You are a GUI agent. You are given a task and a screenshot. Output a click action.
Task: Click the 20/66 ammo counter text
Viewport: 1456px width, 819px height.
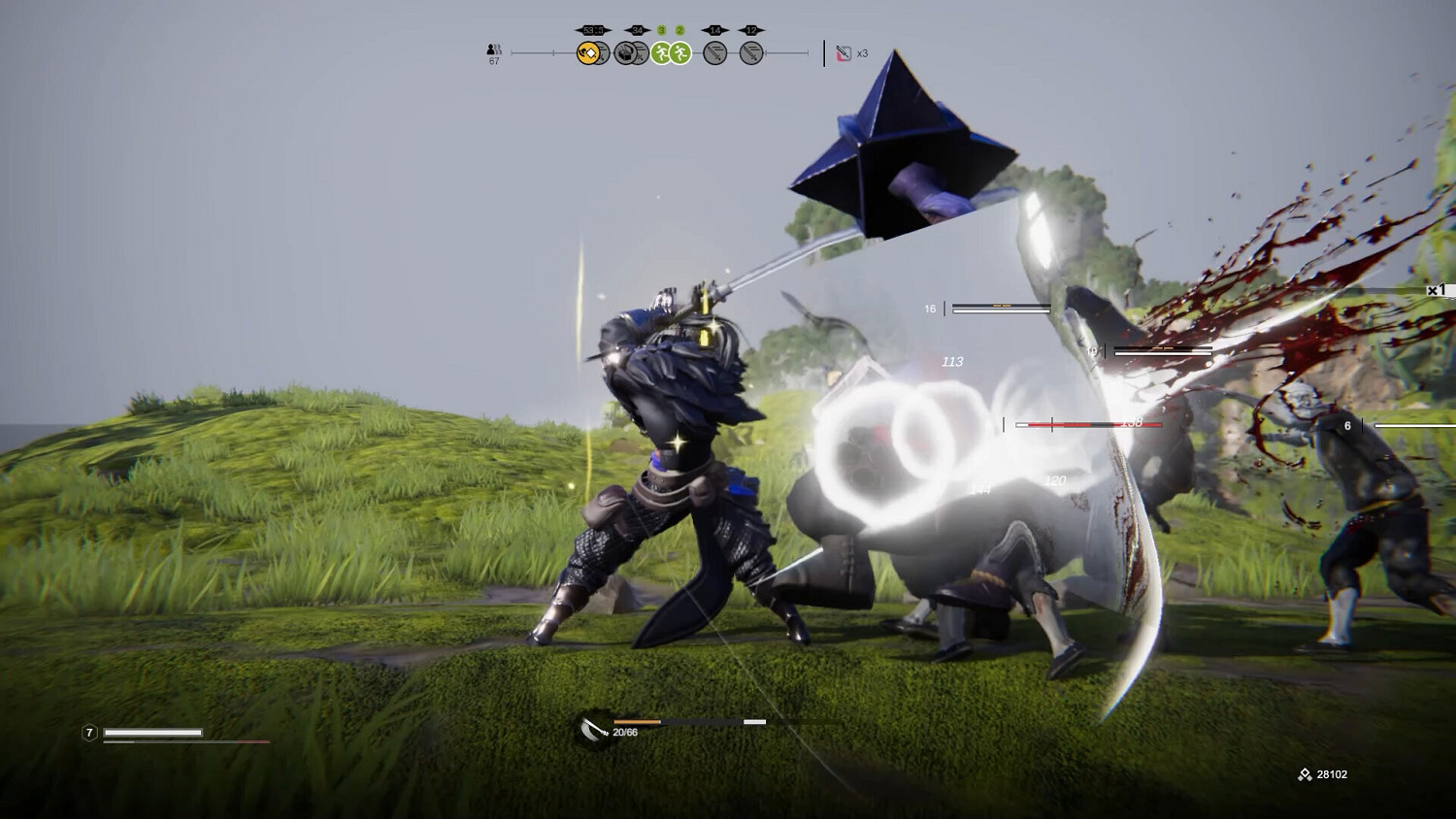tap(623, 735)
